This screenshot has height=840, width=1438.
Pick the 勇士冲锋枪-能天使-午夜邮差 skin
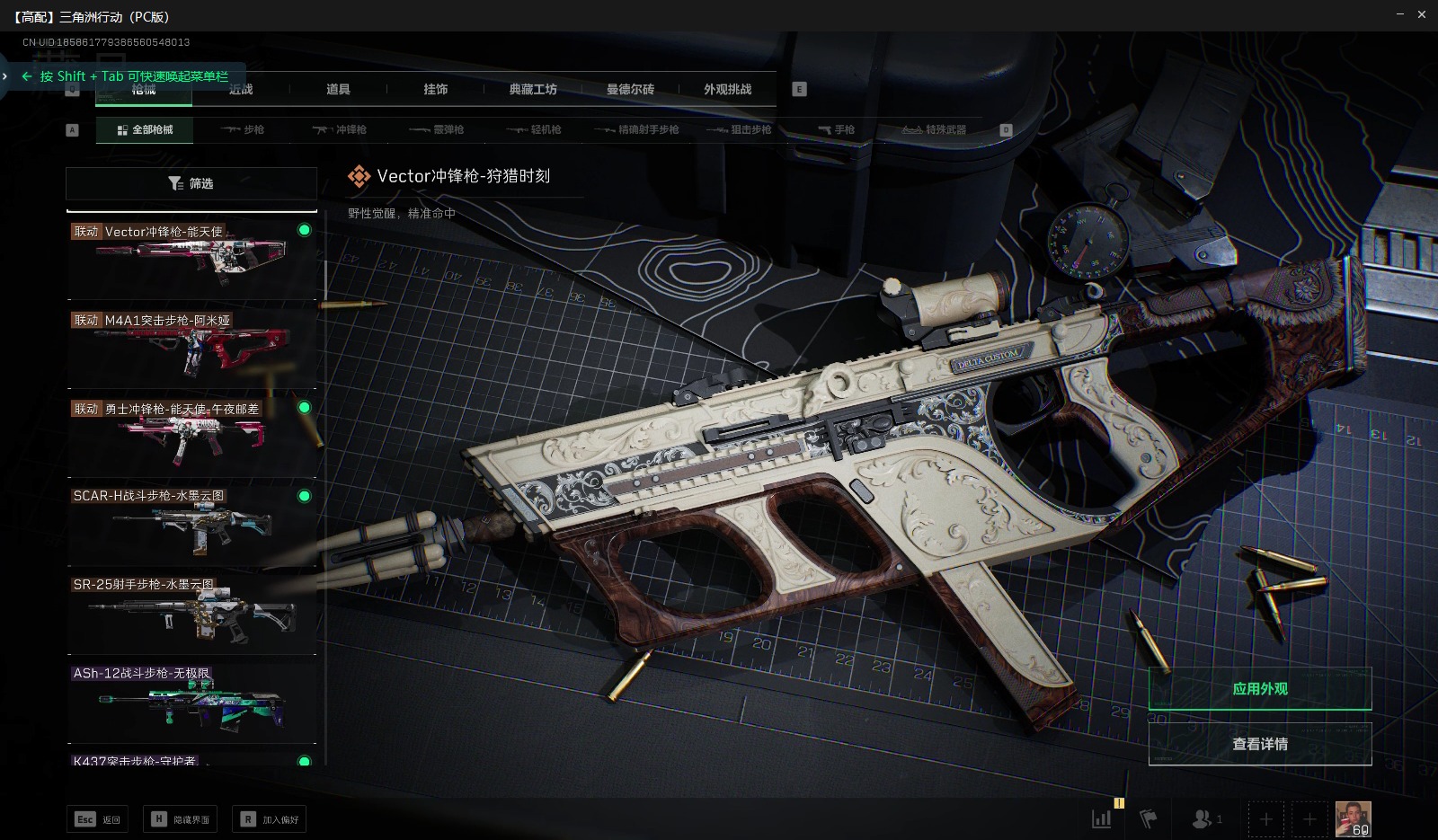pos(191,436)
